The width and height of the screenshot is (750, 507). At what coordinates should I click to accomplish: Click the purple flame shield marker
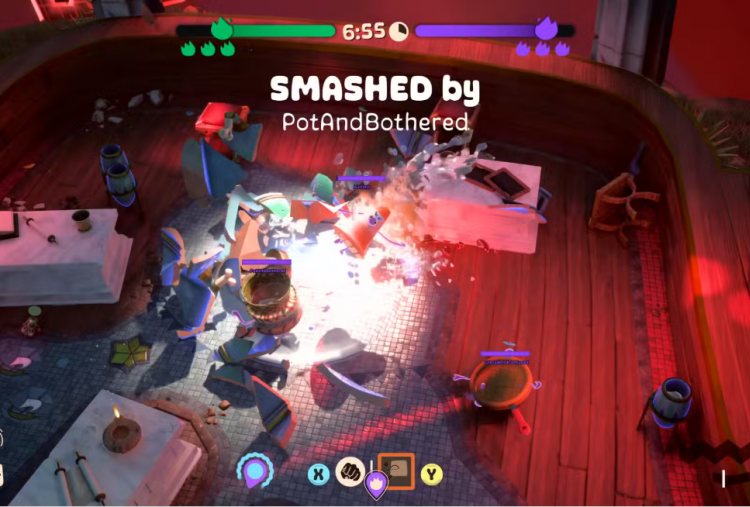374,486
